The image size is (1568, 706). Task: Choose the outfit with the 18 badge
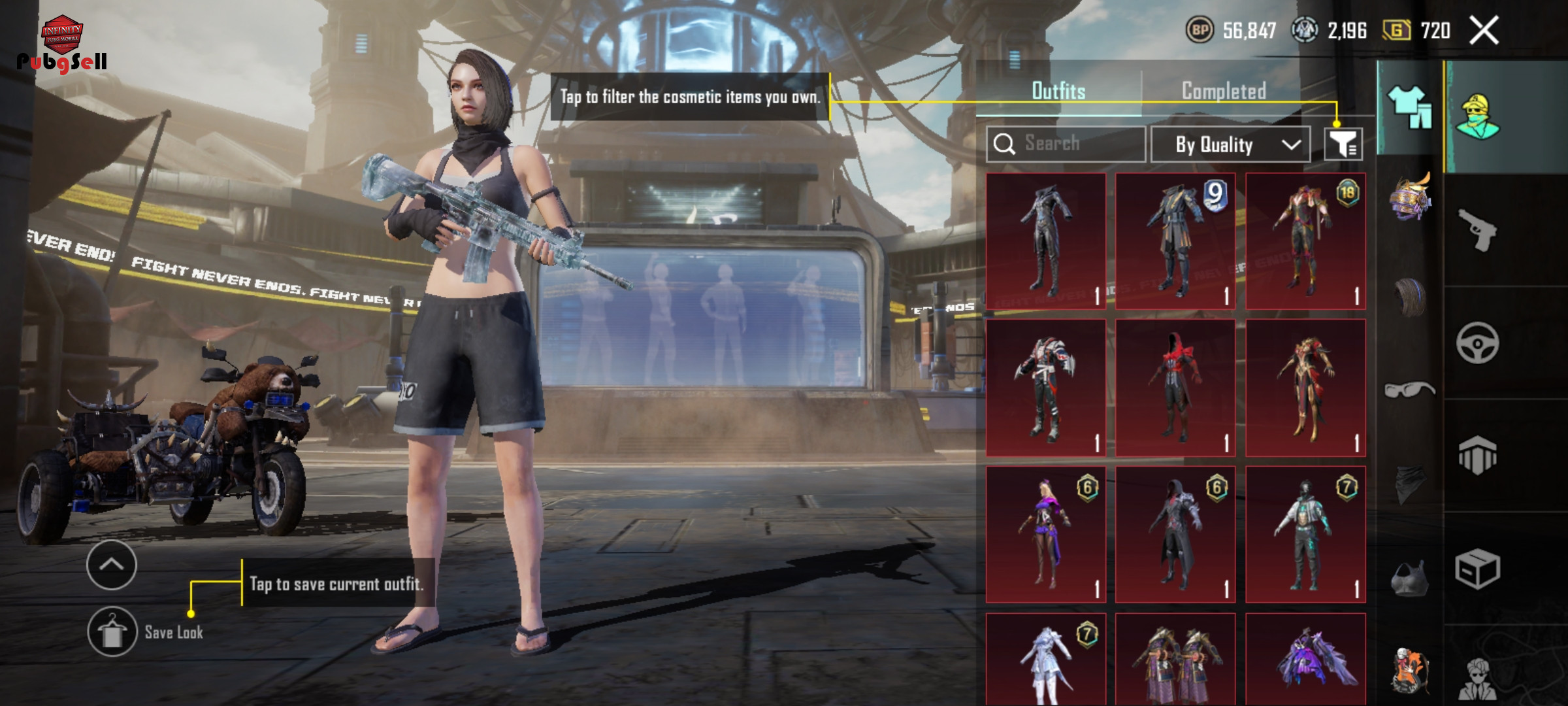(x=1305, y=241)
